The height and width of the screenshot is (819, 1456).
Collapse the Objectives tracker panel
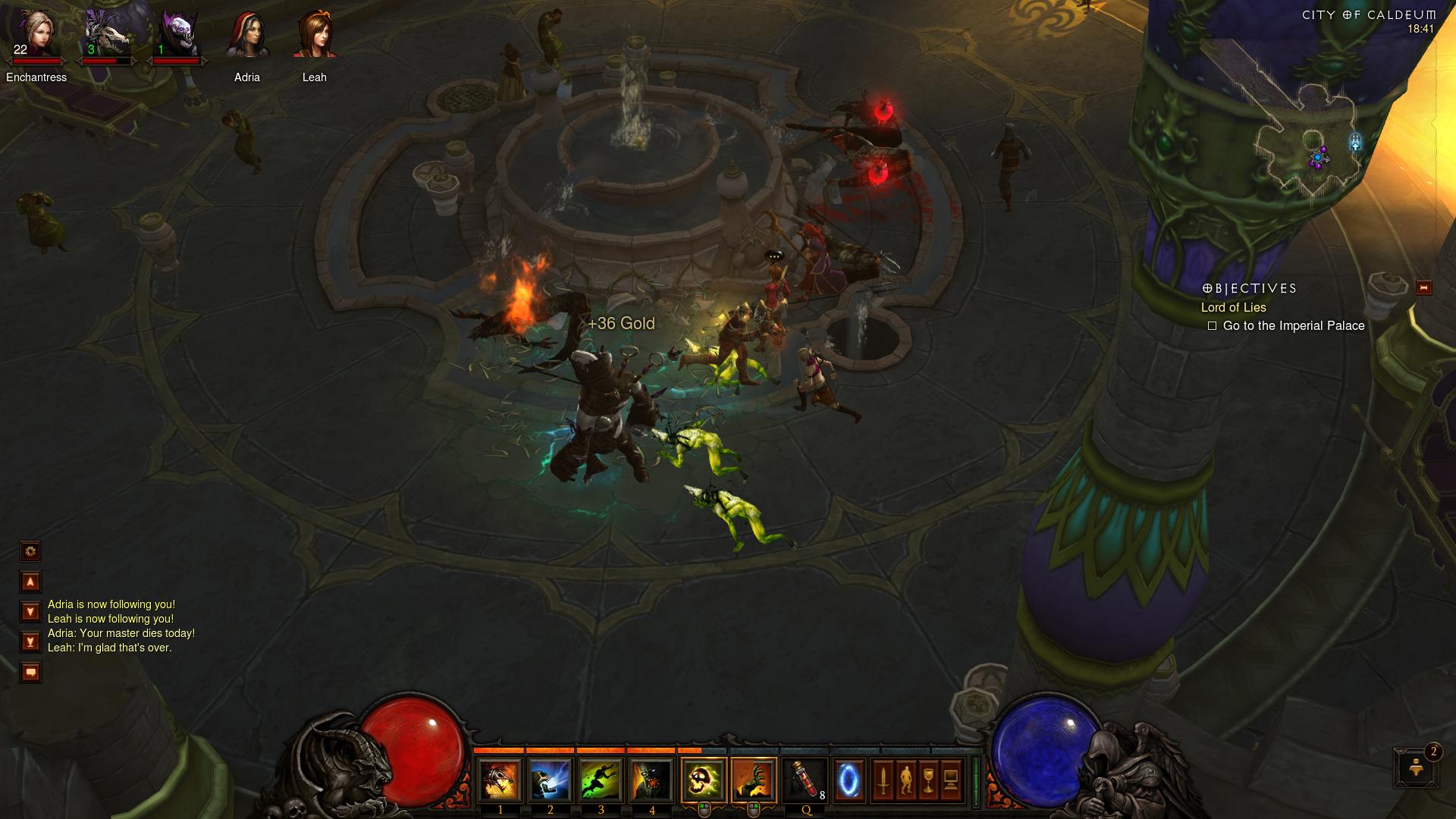[x=1423, y=288]
